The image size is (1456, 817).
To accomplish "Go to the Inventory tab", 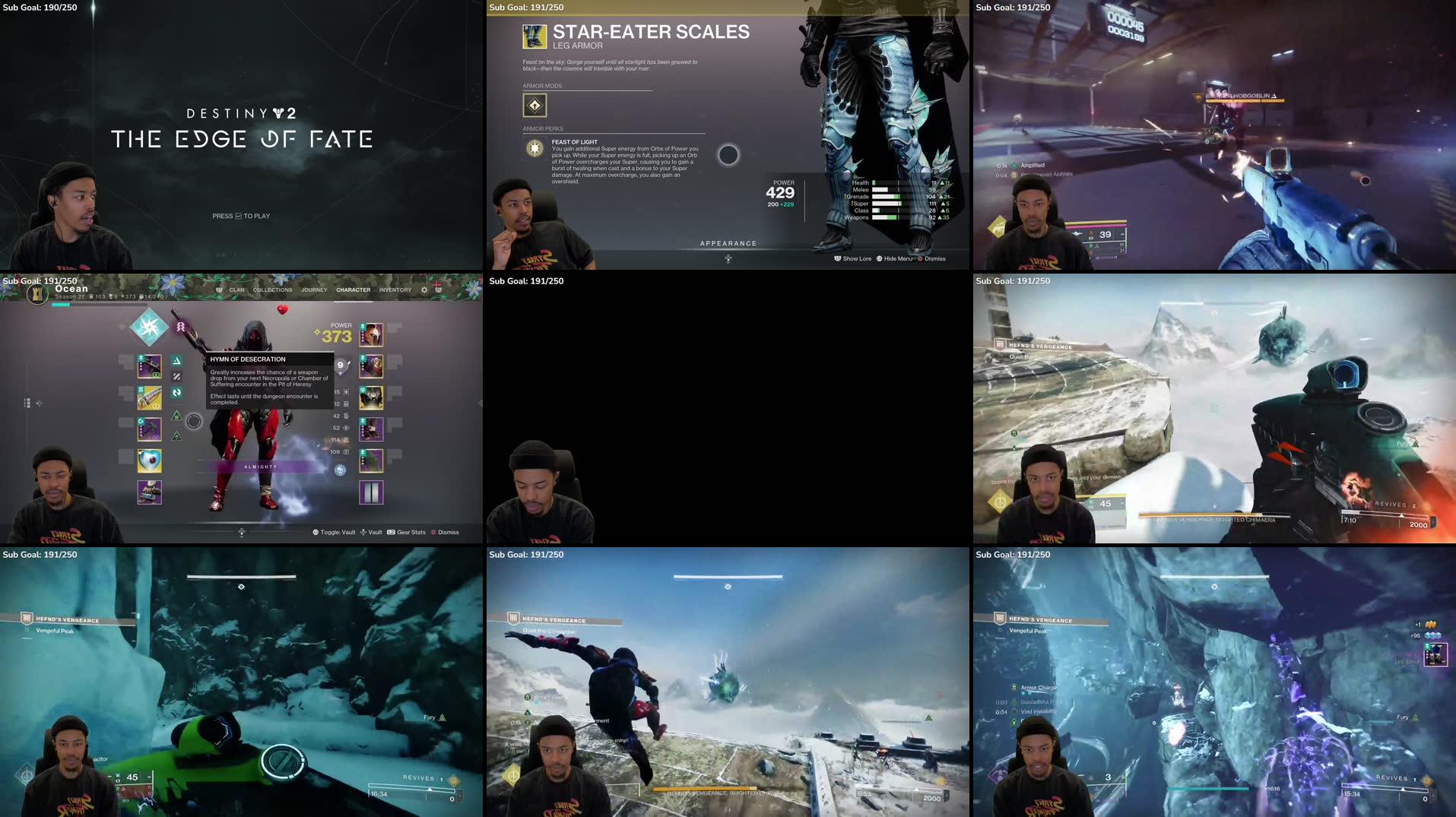I will [x=395, y=290].
